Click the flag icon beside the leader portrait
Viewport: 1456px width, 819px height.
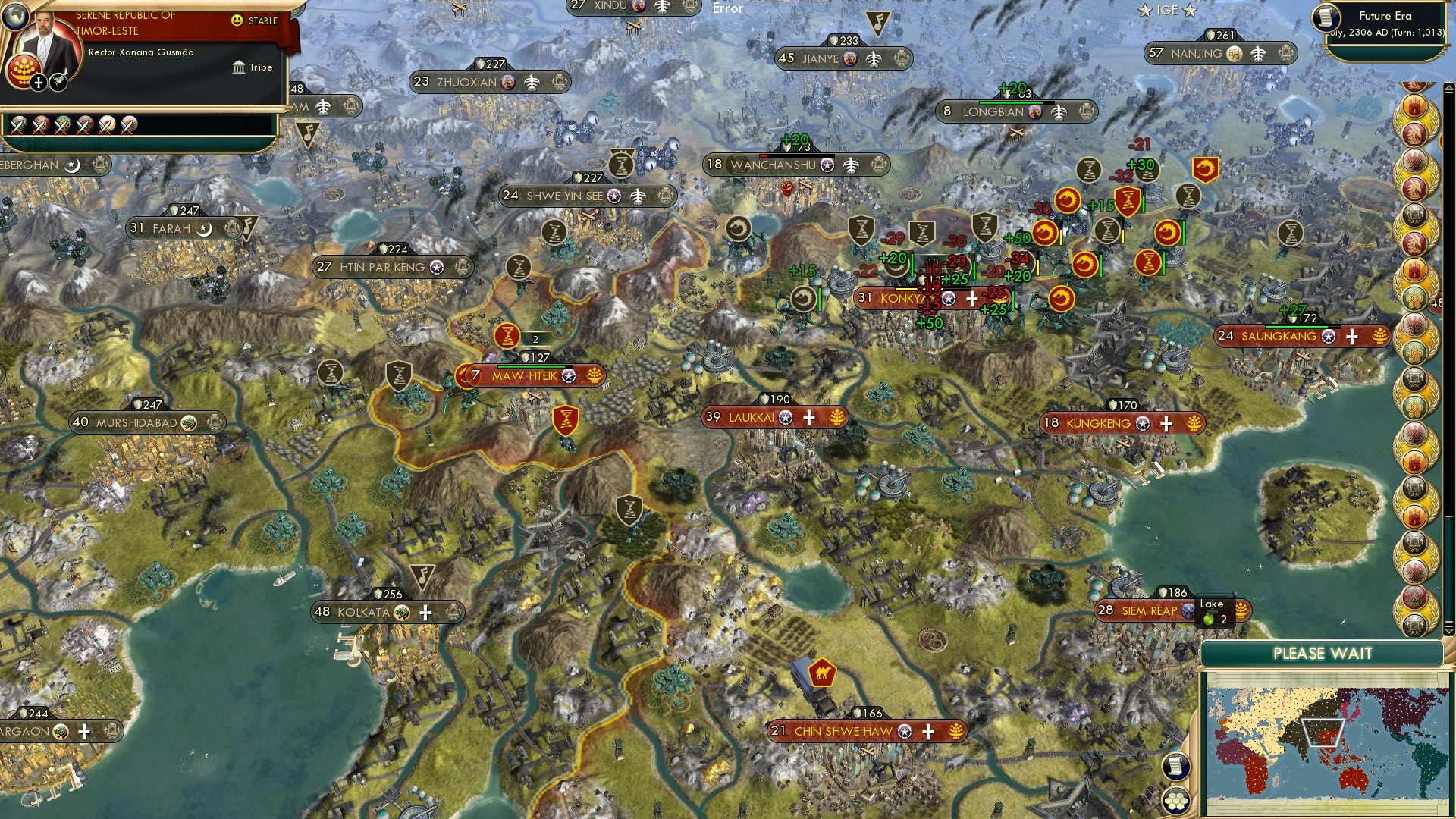pyautogui.click(x=58, y=83)
